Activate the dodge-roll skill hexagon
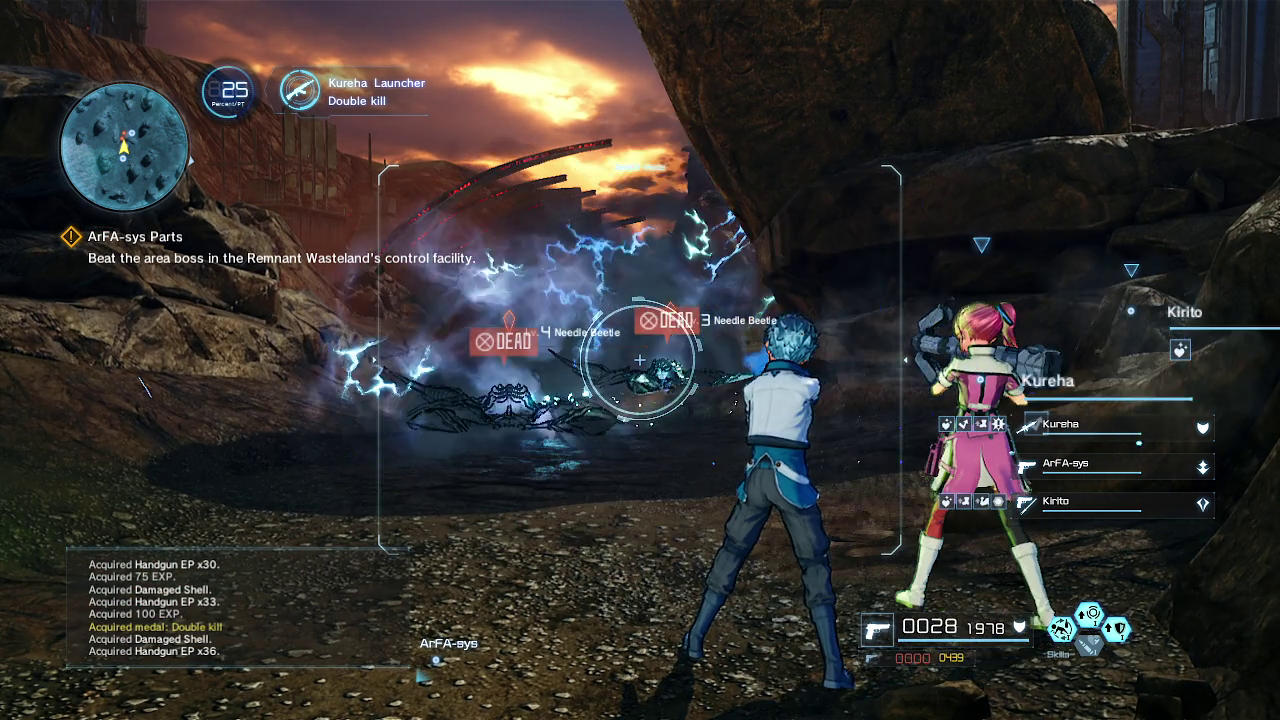Viewport: 1280px width, 720px height. 1061,629
